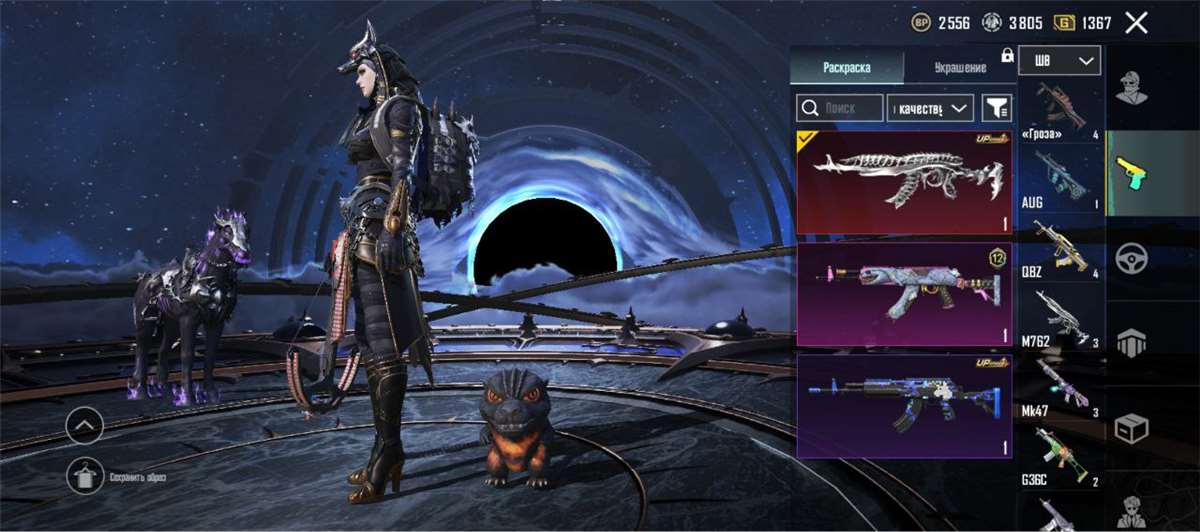
Task: Choose the pink level 12 rifle skin
Action: tap(903, 294)
